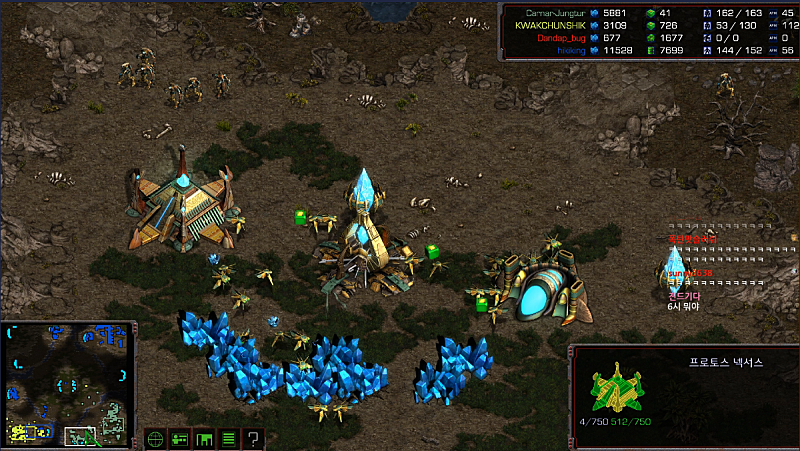Viewport: 800px width, 451px height.
Task: Open the list menu with horizontal lines
Action: 228,438
